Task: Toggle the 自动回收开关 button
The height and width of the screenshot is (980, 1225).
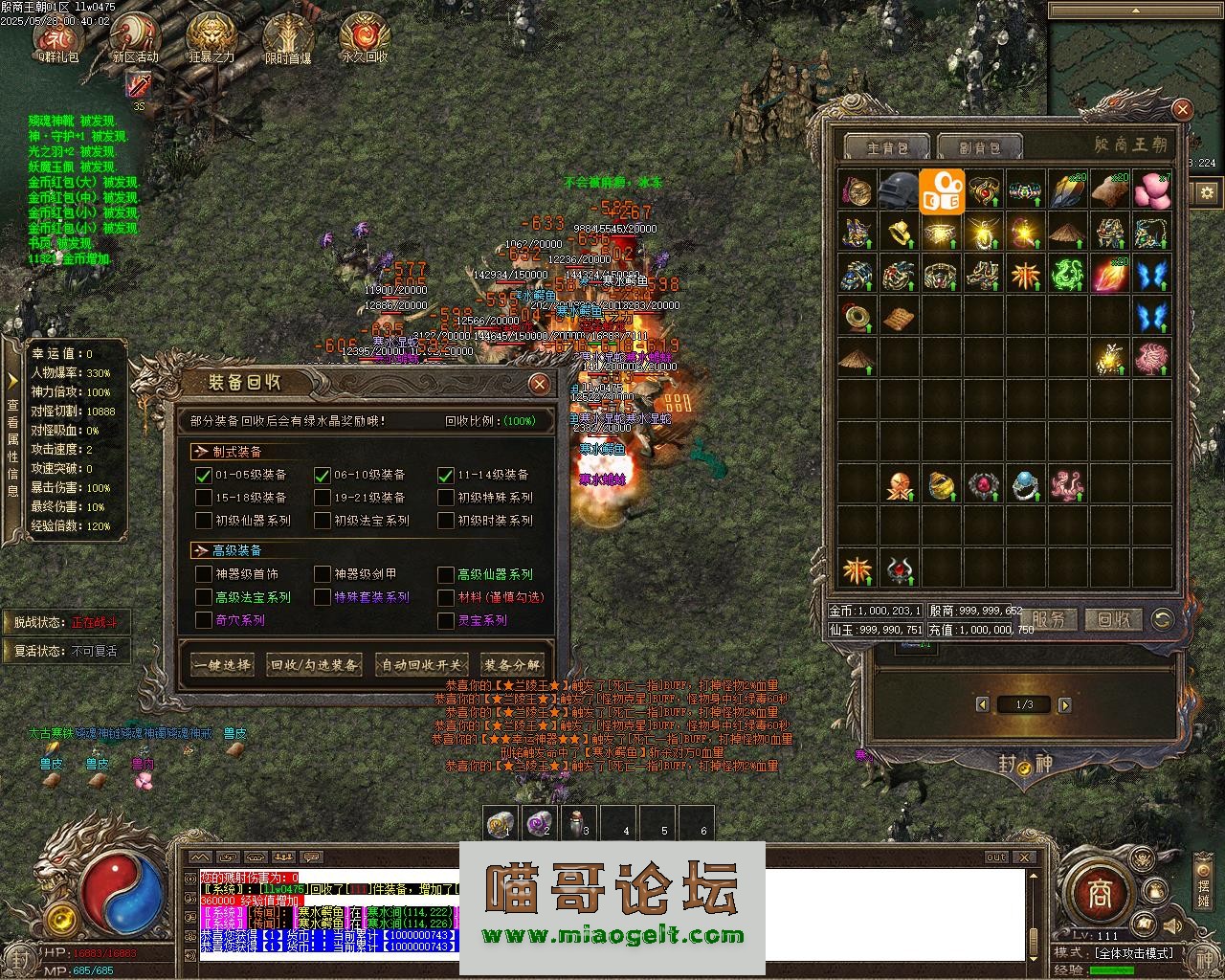Action: point(421,665)
